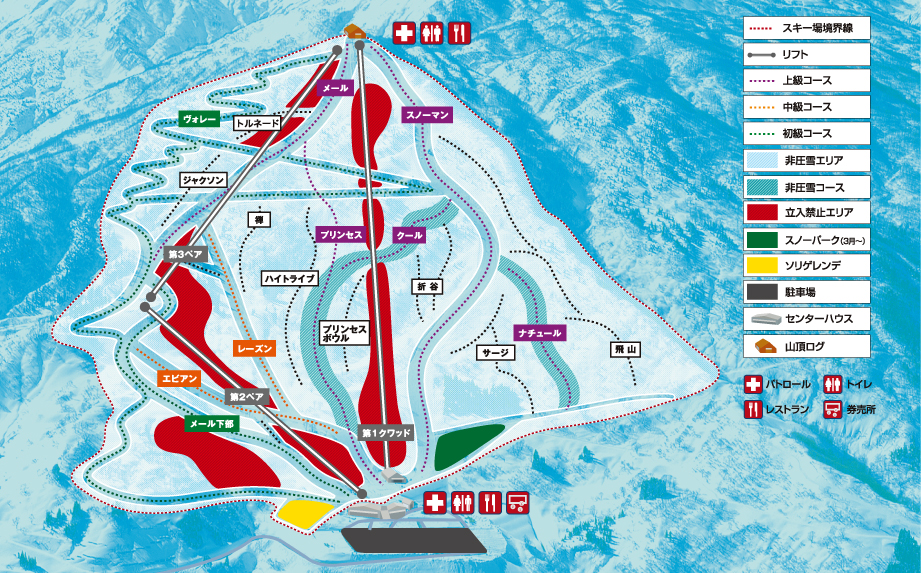Select the クール course marker
The width and height of the screenshot is (921, 573).
click(410, 235)
